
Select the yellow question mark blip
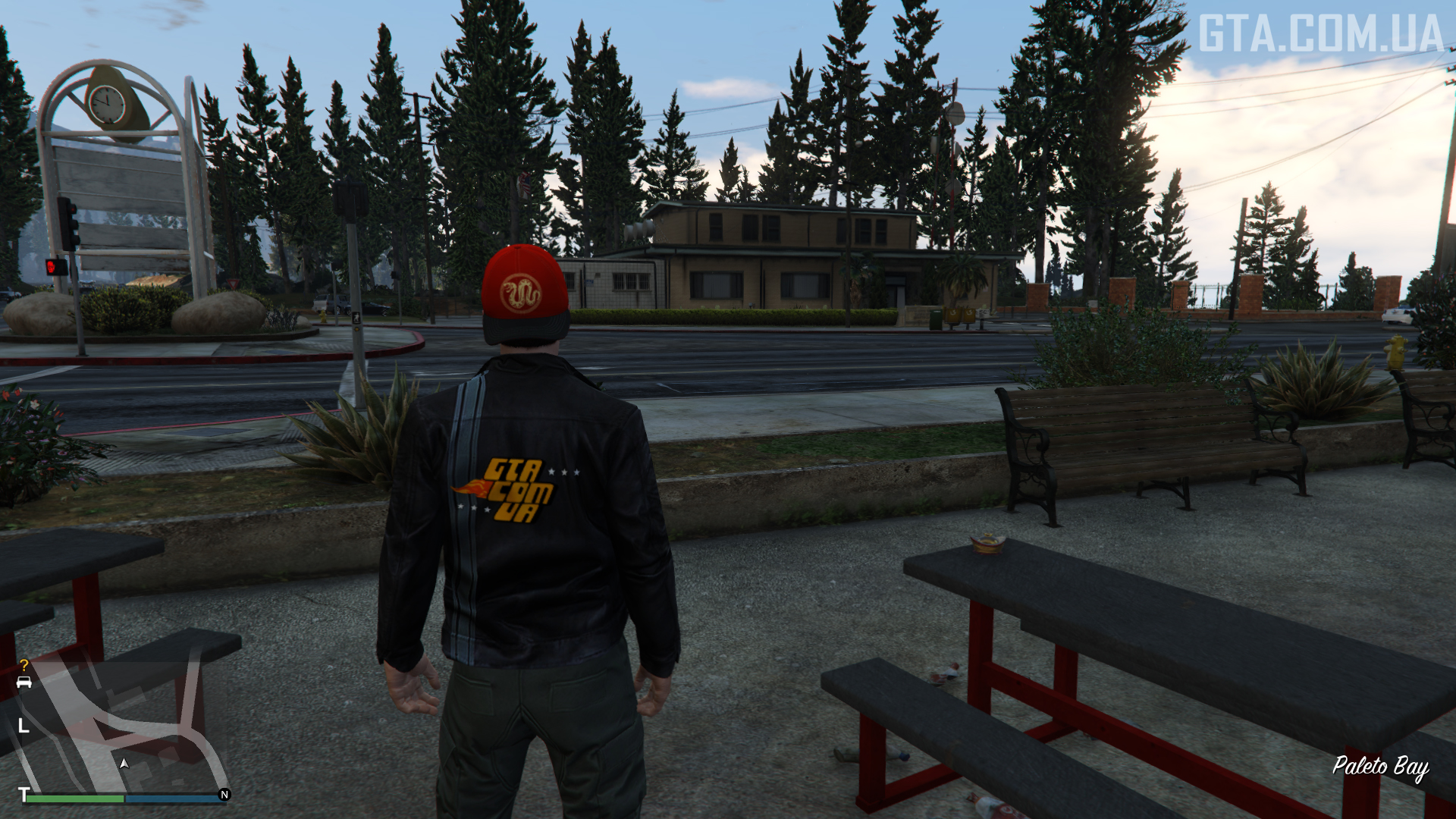coord(24,665)
